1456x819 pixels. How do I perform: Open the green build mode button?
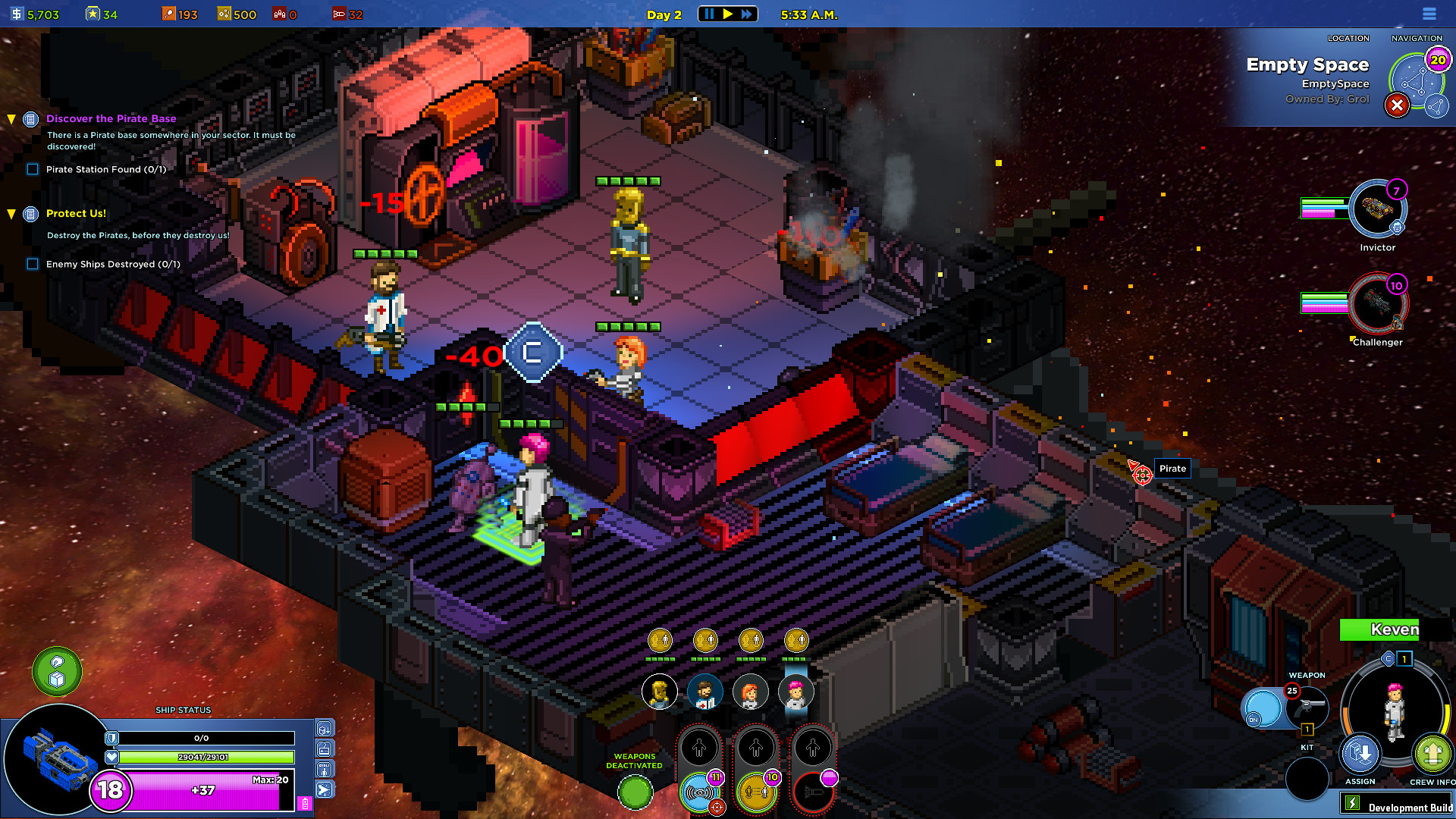click(x=57, y=671)
